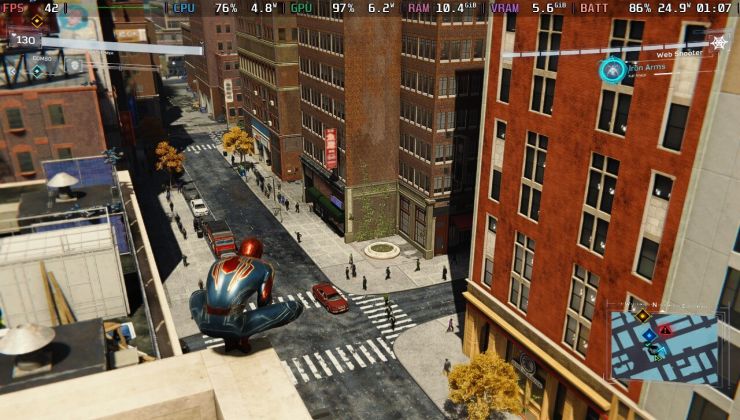
Task: Select the Web Shooter gadget icon
Action: [718, 42]
